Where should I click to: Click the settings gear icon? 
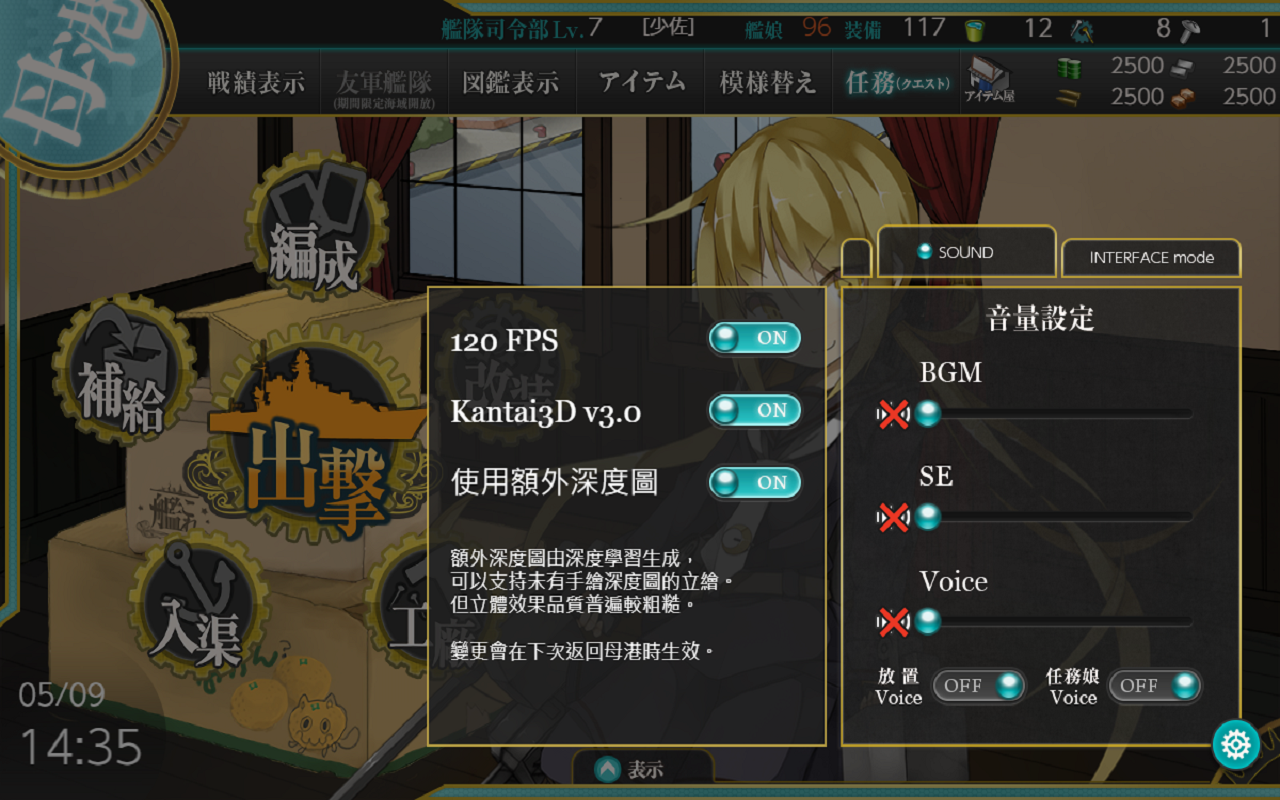(x=1237, y=744)
